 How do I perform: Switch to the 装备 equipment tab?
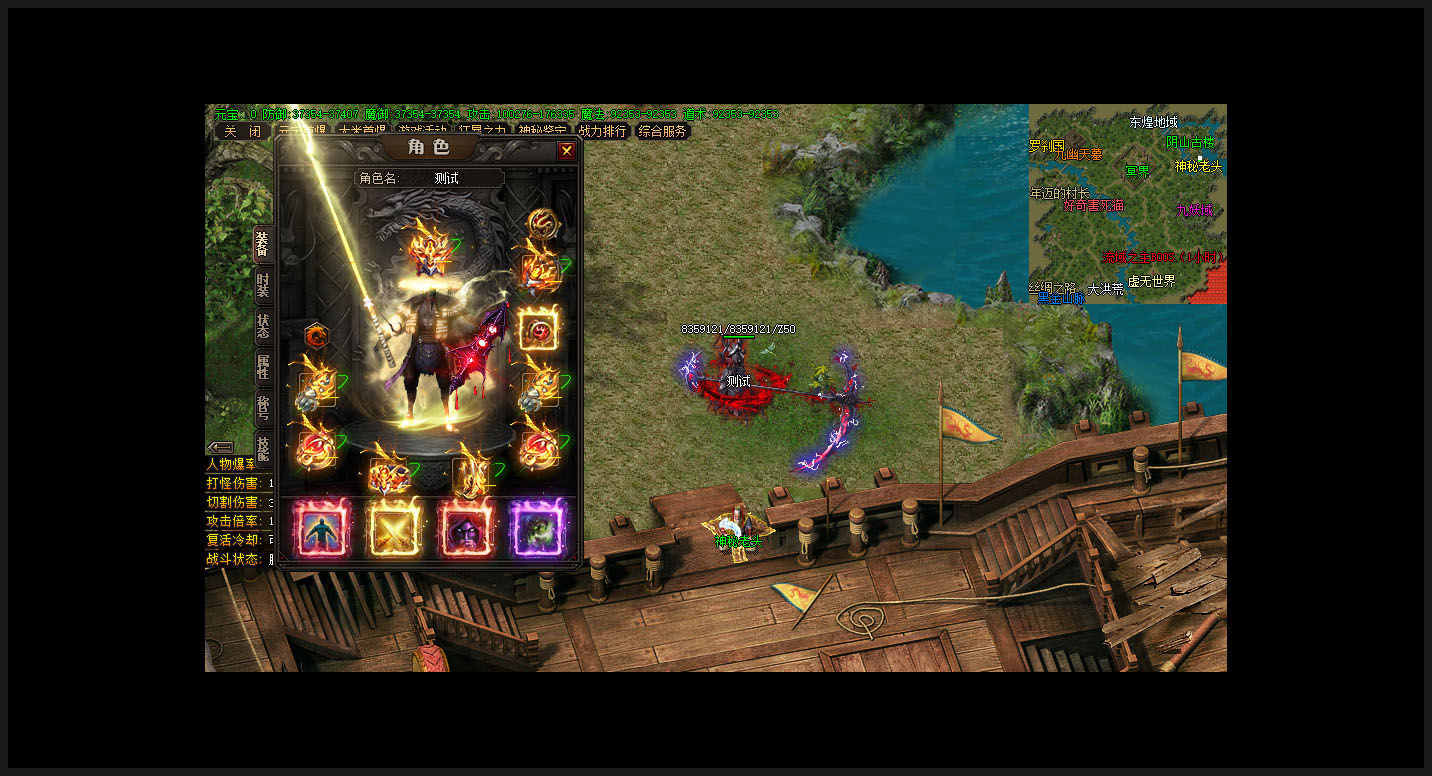tap(262, 244)
